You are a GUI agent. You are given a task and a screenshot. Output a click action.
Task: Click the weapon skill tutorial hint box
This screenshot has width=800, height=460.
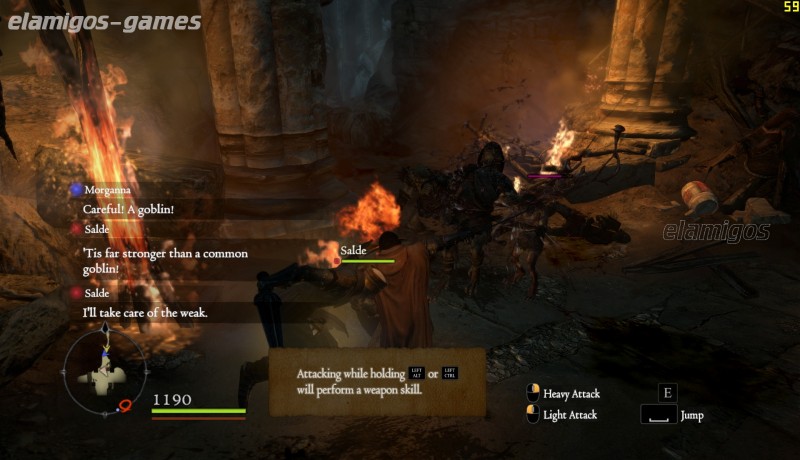coord(377,382)
